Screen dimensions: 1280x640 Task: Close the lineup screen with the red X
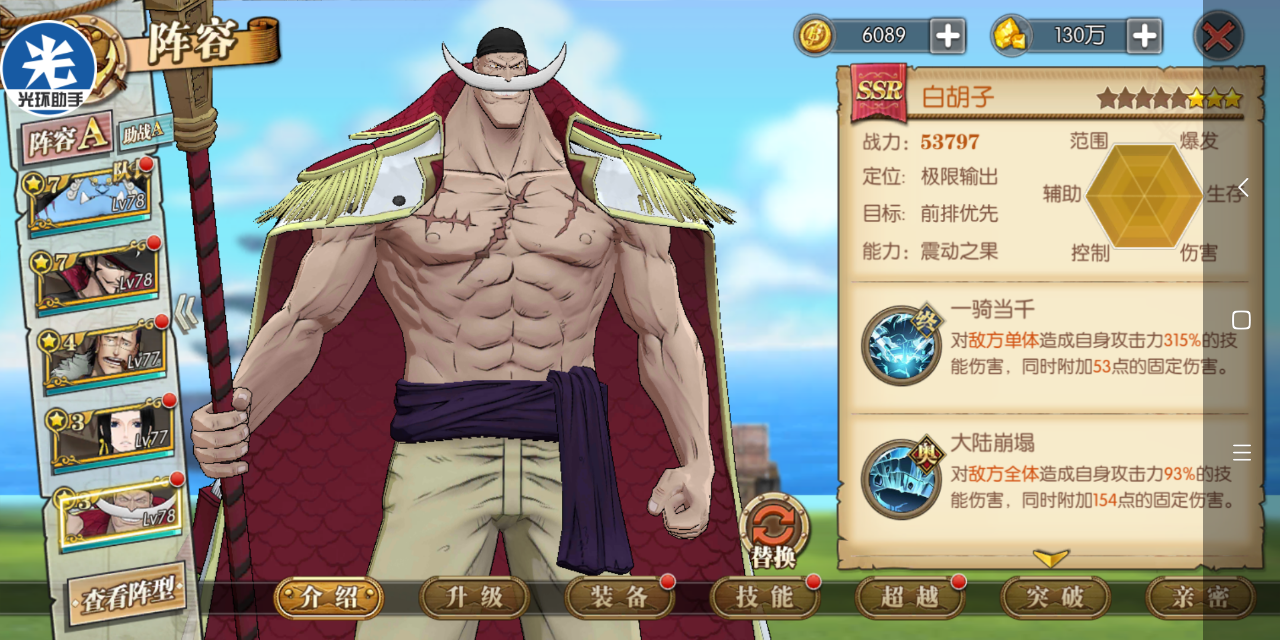(x=1218, y=37)
